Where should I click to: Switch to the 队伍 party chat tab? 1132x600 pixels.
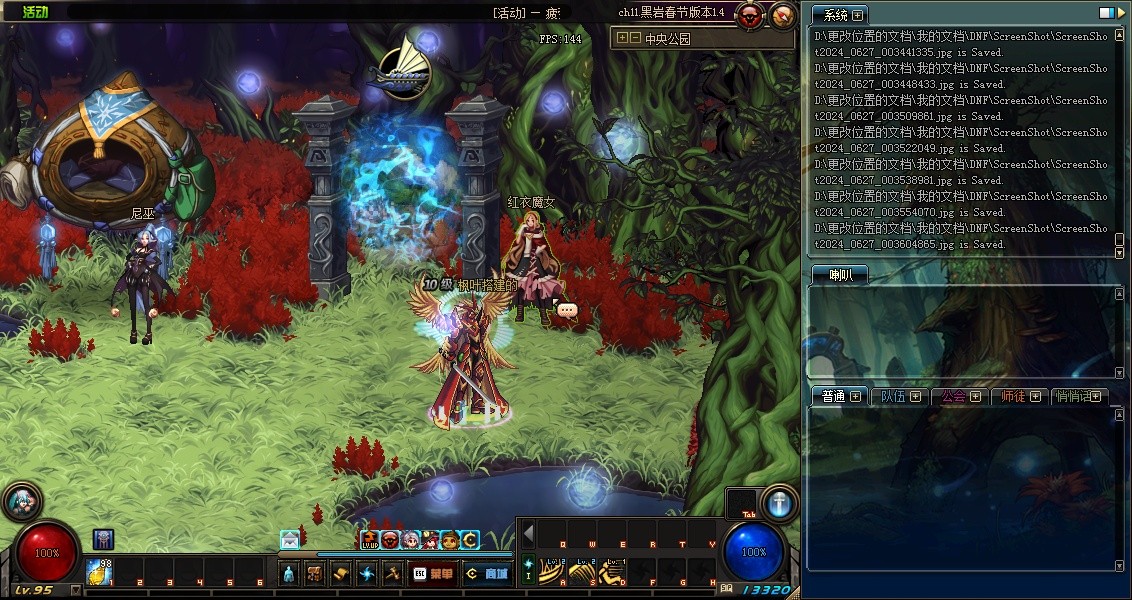[x=893, y=396]
